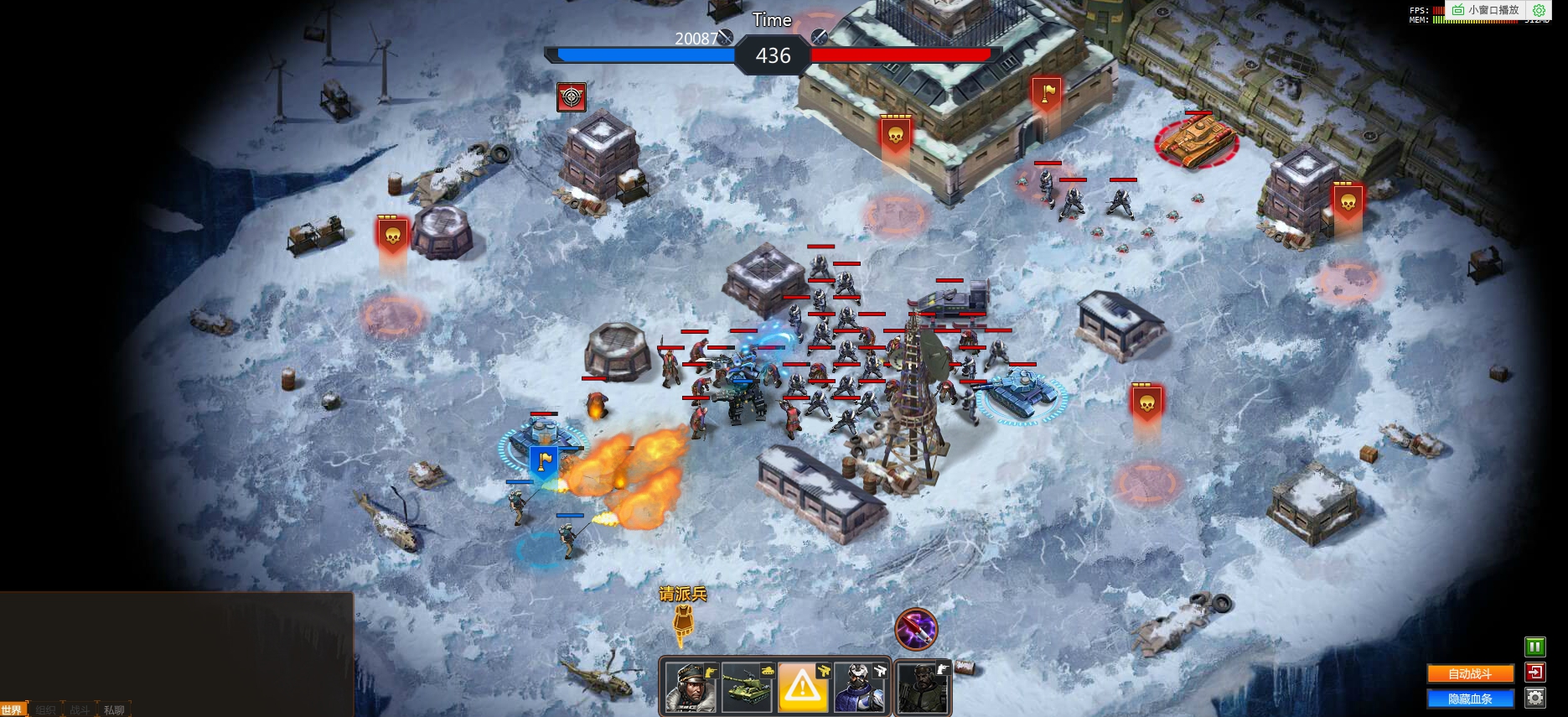Pick the bearded soldier reserve card
Viewport: 1568px width, 717px height.
[x=923, y=688]
